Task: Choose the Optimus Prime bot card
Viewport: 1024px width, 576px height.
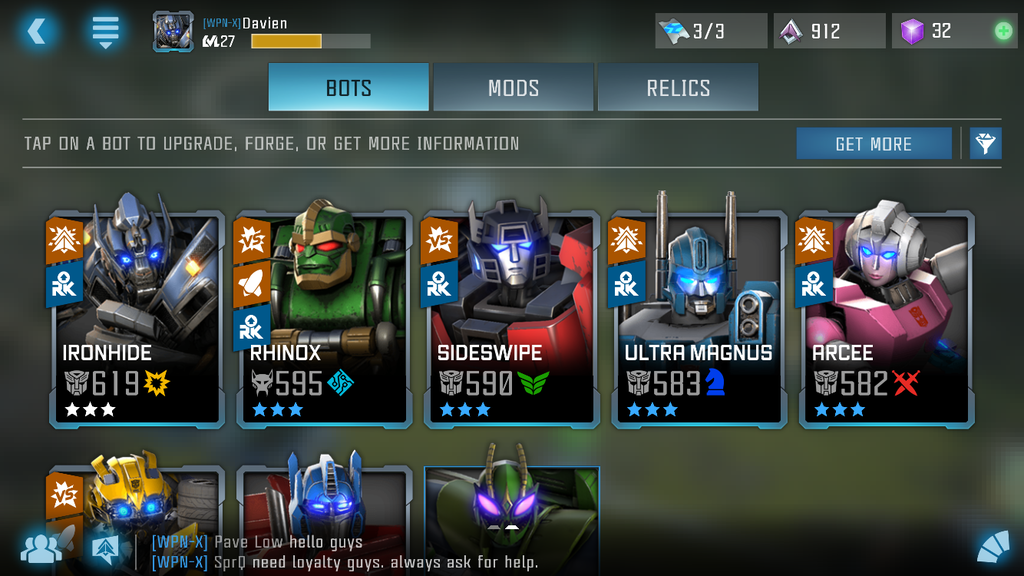Action: coord(322,500)
